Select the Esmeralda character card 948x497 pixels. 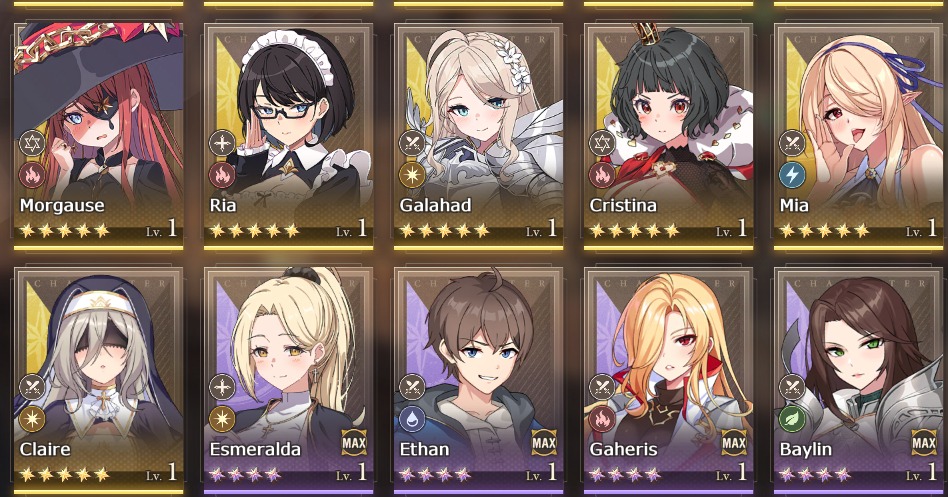tap(288, 375)
